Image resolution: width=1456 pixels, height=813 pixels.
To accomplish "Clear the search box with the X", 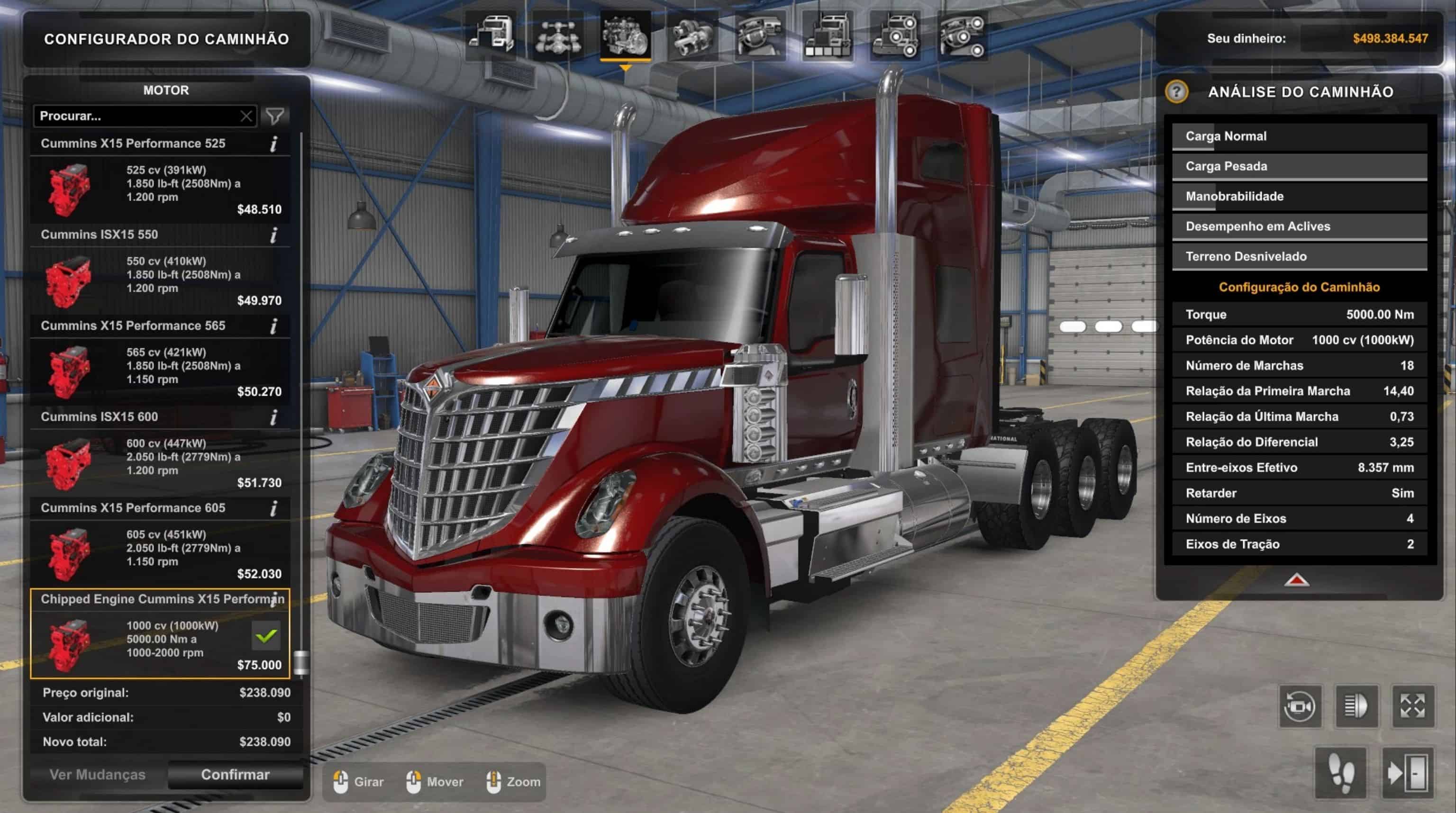I will click(x=246, y=117).
